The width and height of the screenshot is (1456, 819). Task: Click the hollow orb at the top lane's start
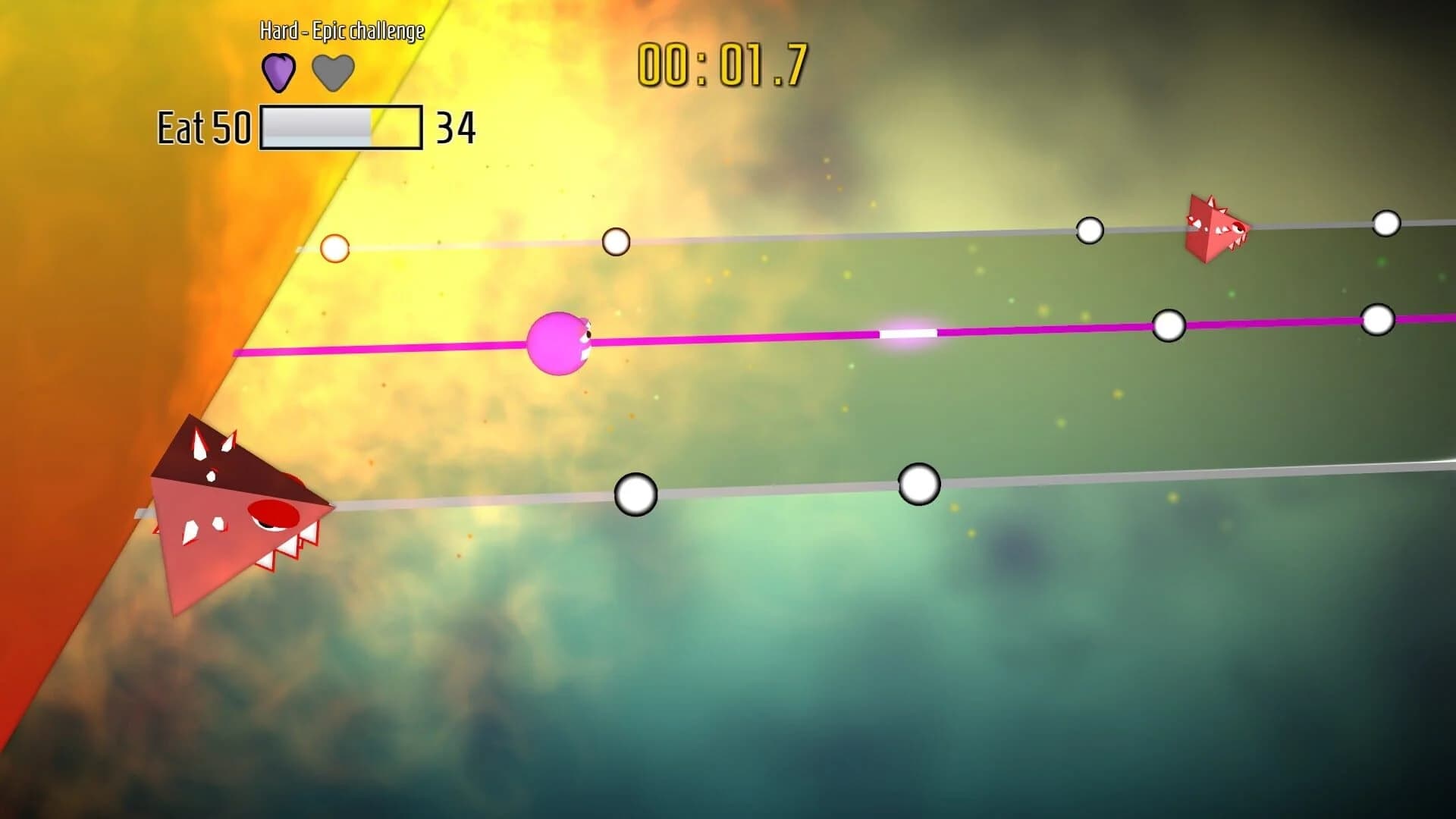tap(336, 247)
